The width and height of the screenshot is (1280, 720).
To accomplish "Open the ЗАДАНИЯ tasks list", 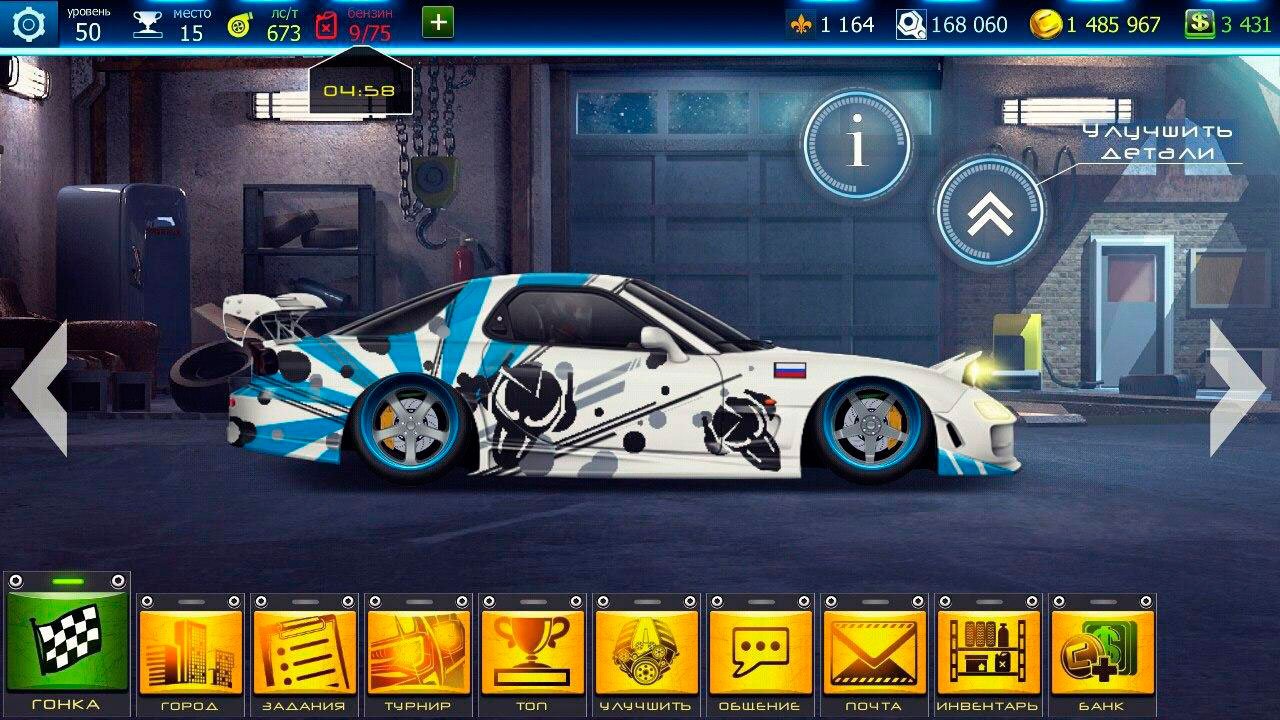I will tap(304, 652).
